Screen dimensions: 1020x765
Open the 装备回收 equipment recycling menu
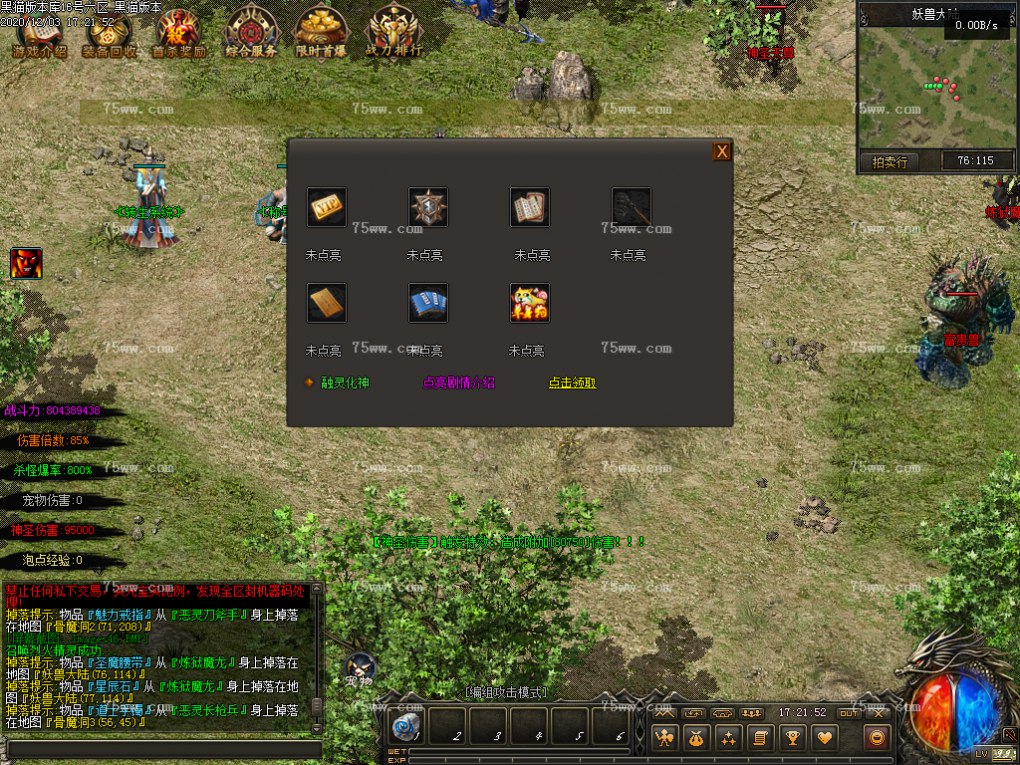click(109, 33)
